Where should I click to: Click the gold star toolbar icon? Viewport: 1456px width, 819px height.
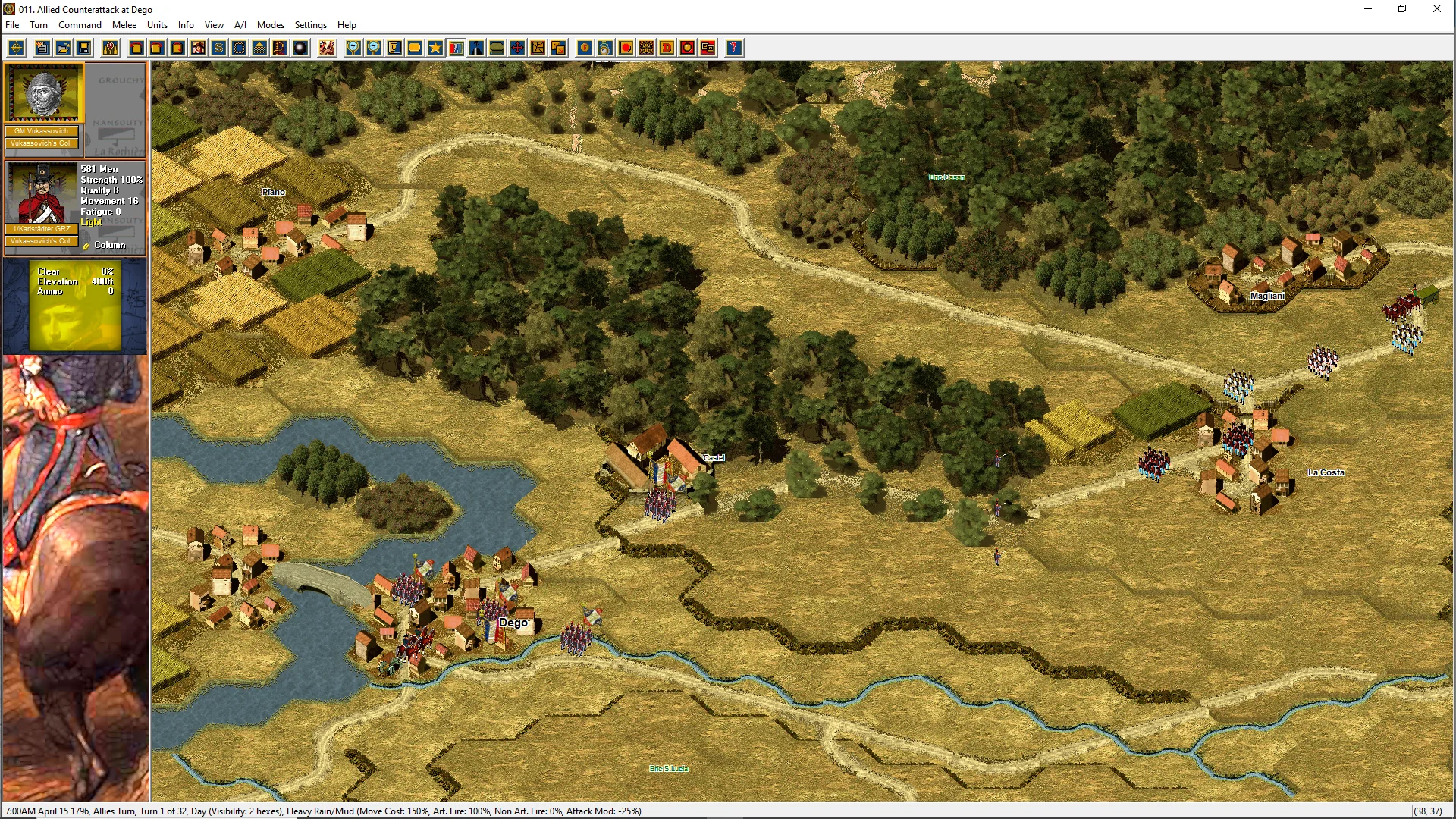point(435,49)
